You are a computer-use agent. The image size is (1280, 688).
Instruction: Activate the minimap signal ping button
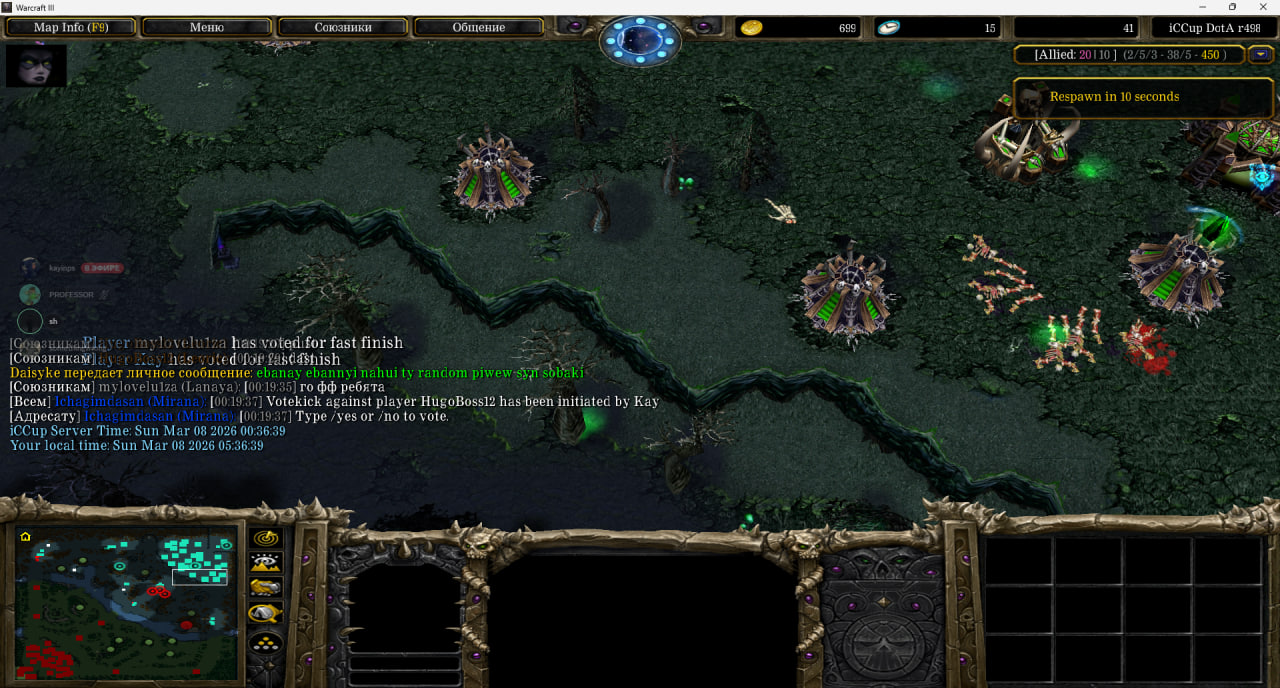click(x=265, y=538)
